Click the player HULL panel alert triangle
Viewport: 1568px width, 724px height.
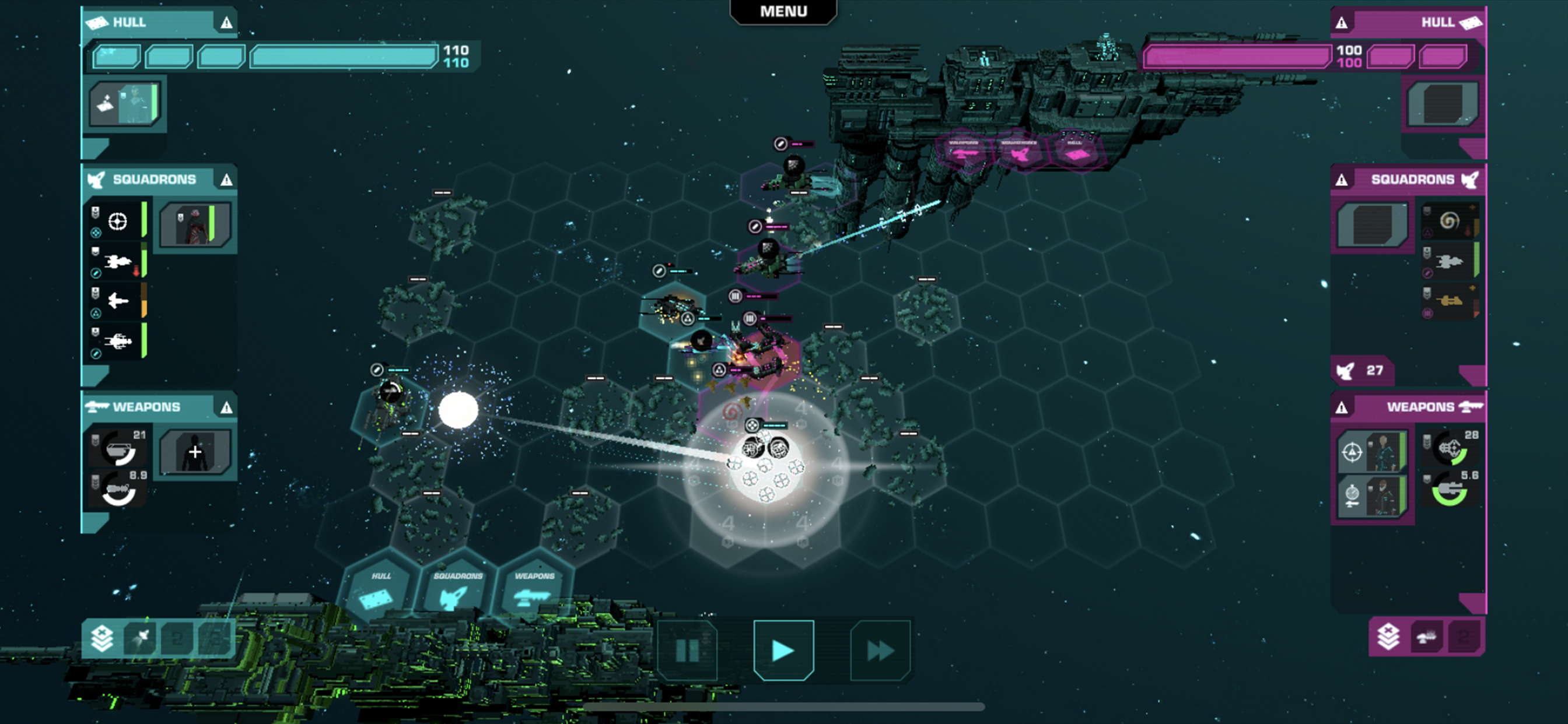tap(226, 23)
